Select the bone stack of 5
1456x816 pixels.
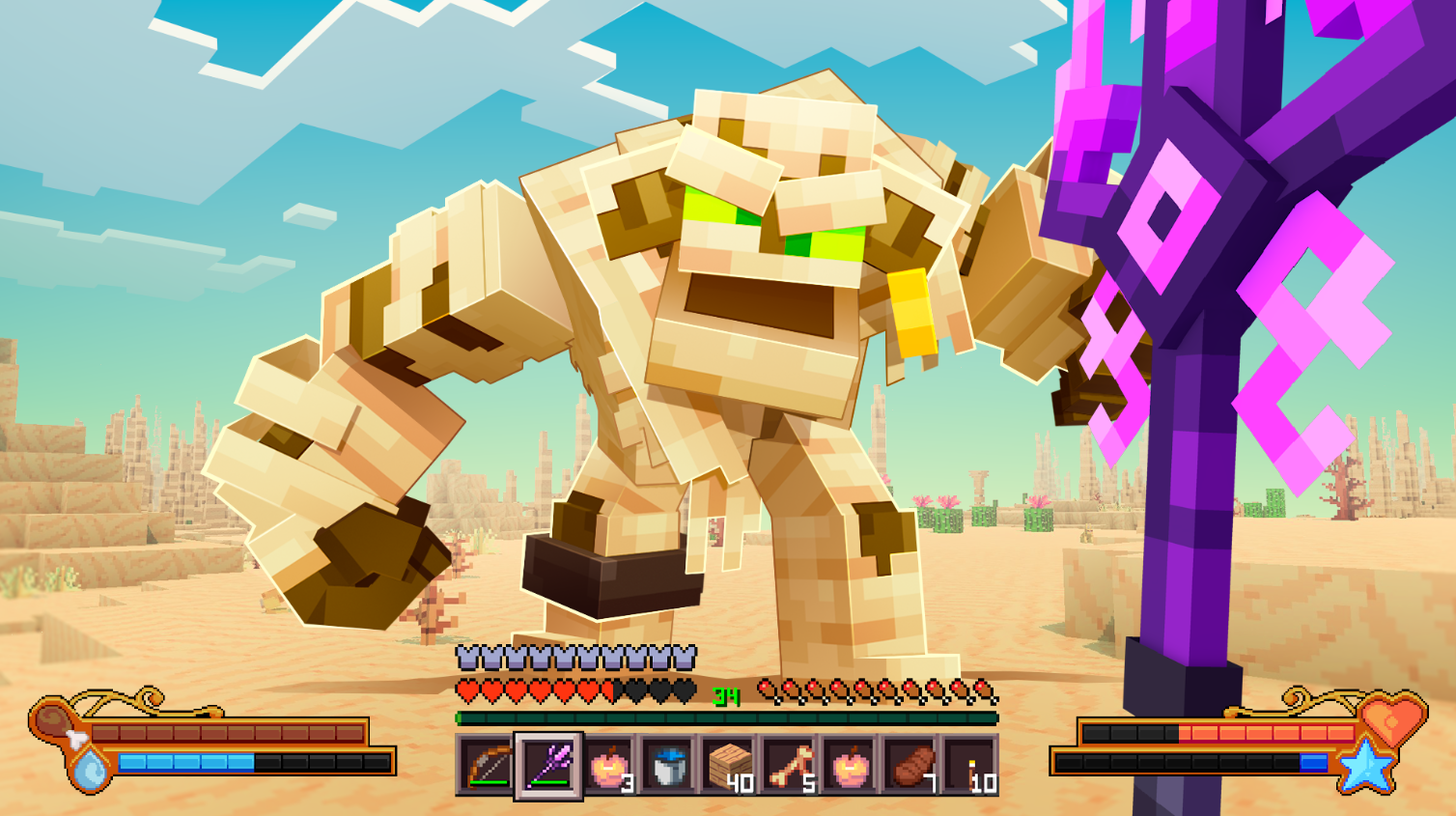click(790, 763)
